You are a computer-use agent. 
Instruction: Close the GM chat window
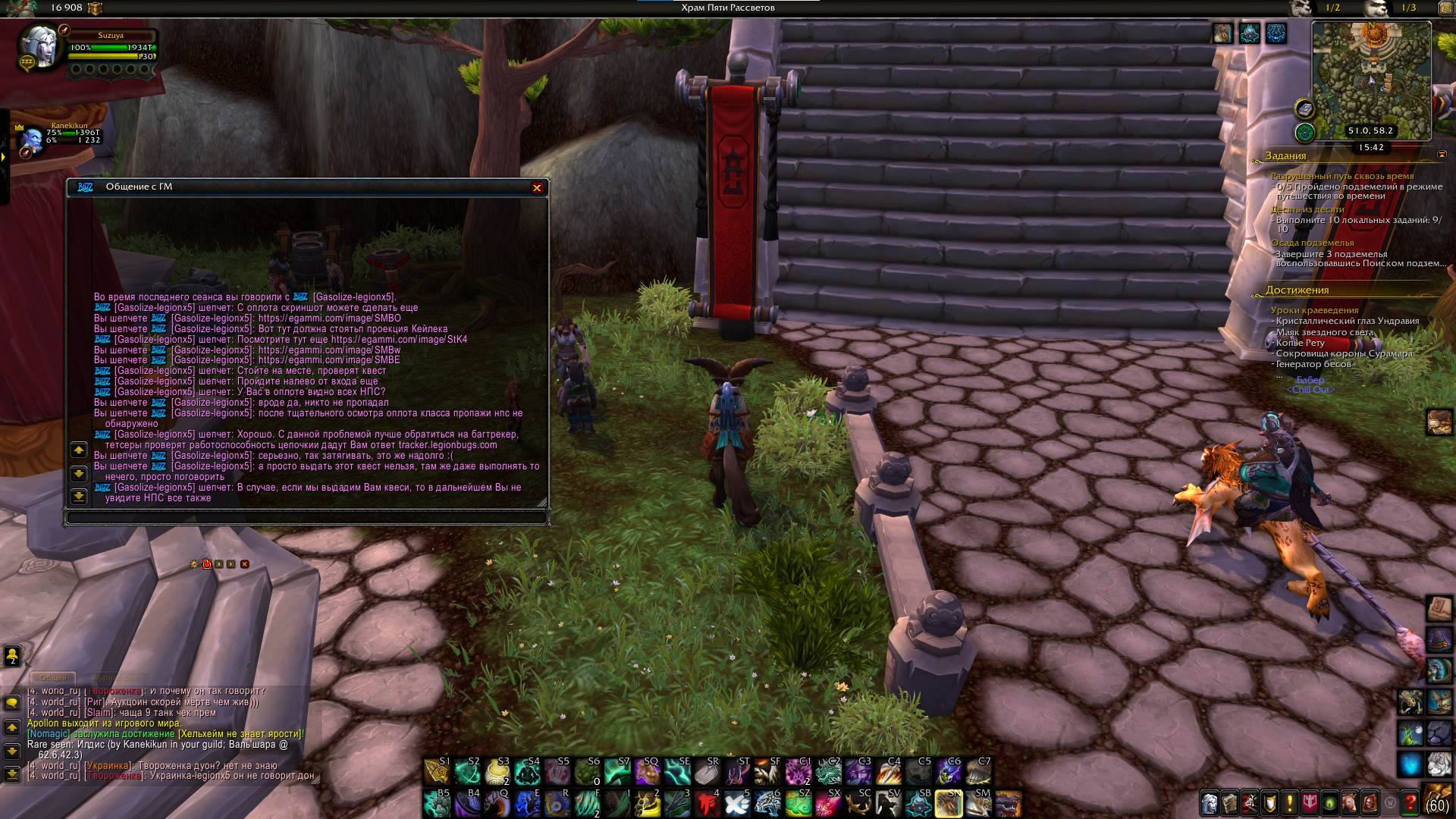(x=537, y=188)
